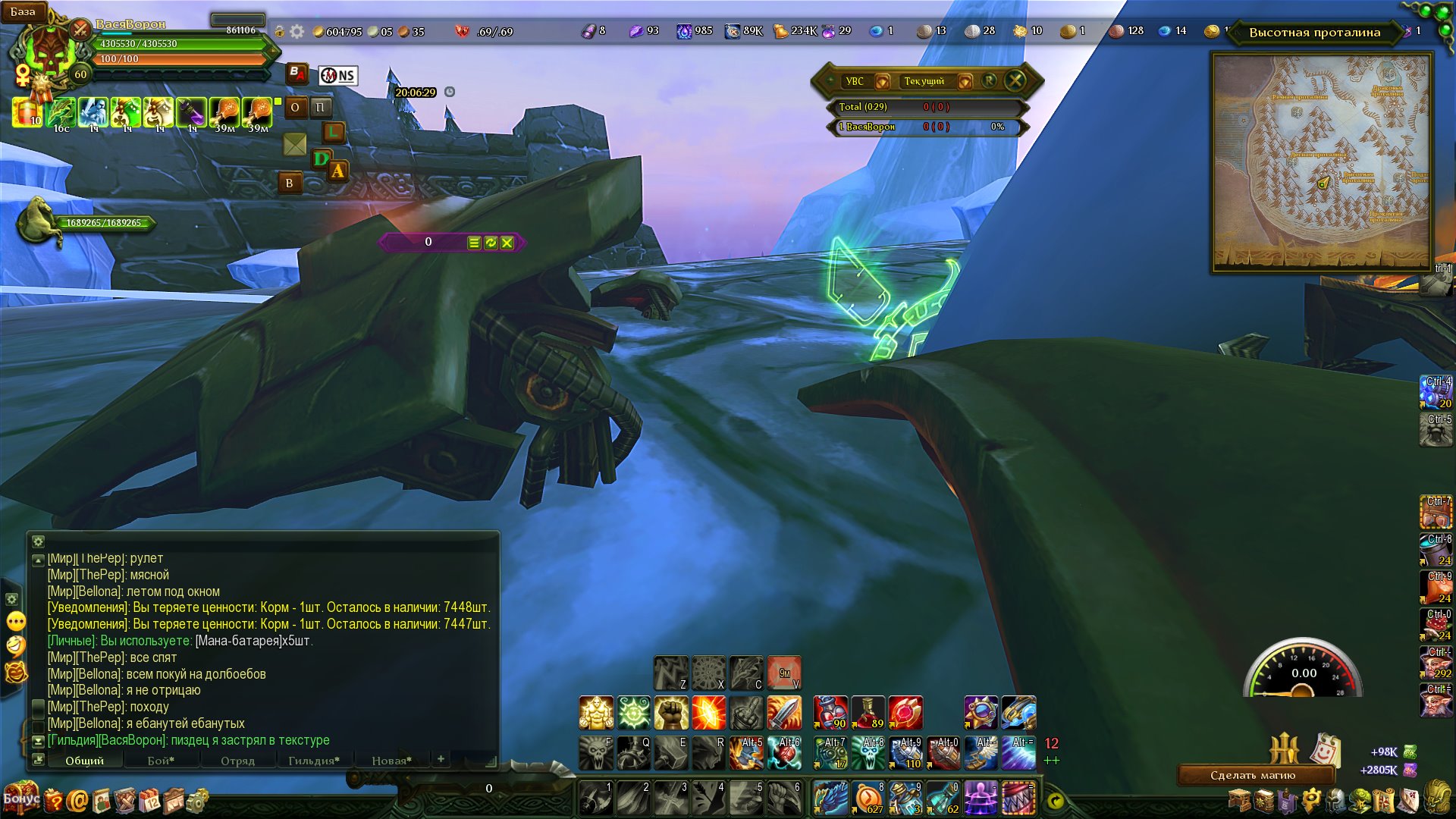This screenshot has width=1456, height=819.
Task: Select the "Отряд" chat tab
Action: pos(237,761)
